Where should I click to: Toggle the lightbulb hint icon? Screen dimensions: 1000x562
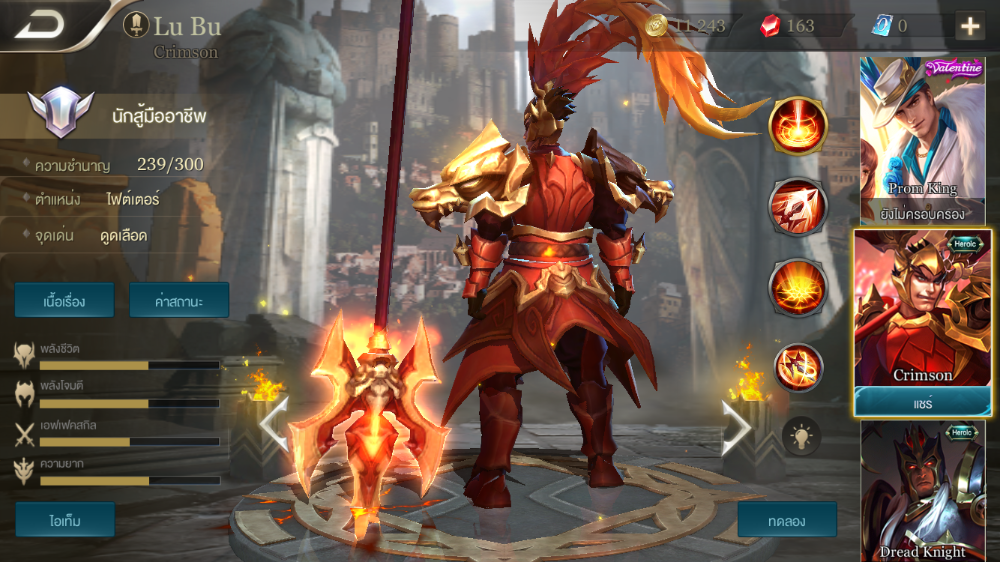pyautogui.click(x=800, y=436)
